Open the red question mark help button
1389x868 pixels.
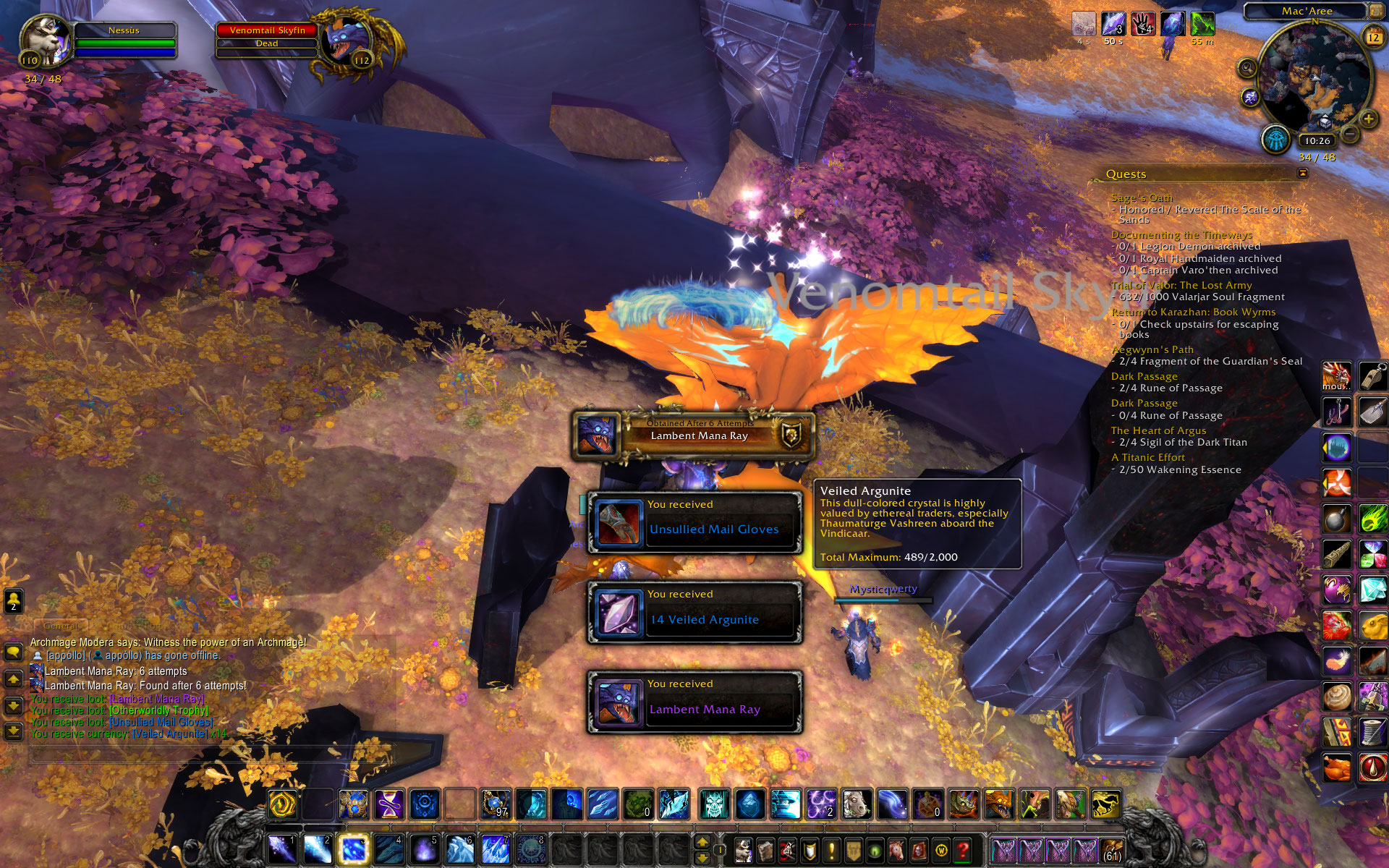963,848
